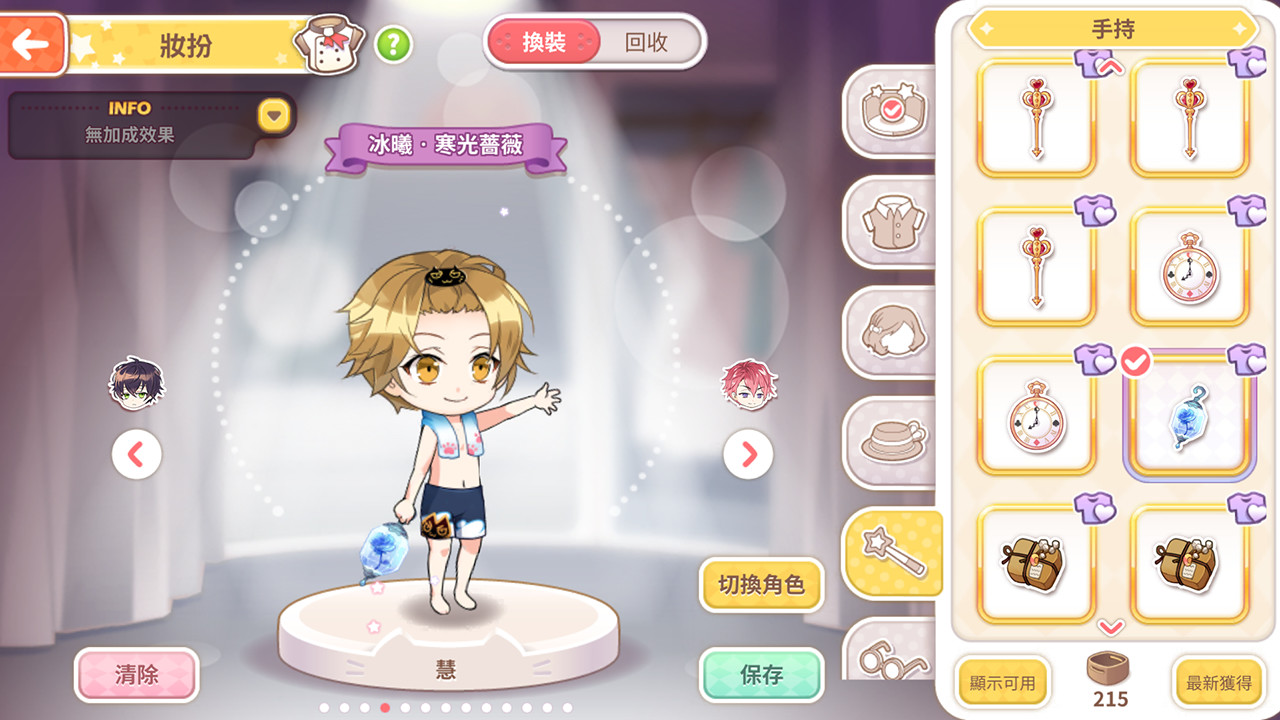Equip the golden scepter handheld item
Image resolution: width=1280 pixels, height=720 pixels.
click(1036, 118)
